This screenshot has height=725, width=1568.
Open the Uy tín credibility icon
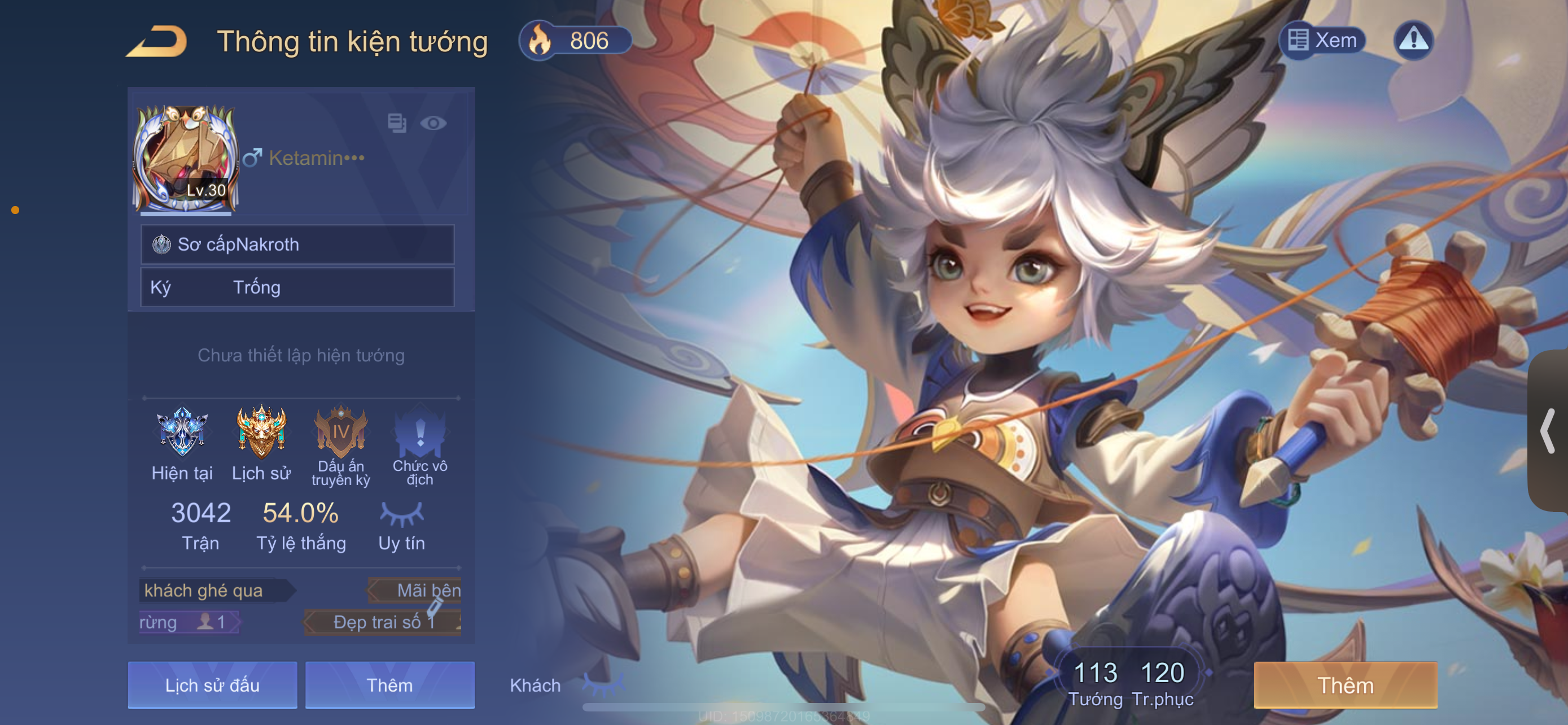click(x=402, y=514)
